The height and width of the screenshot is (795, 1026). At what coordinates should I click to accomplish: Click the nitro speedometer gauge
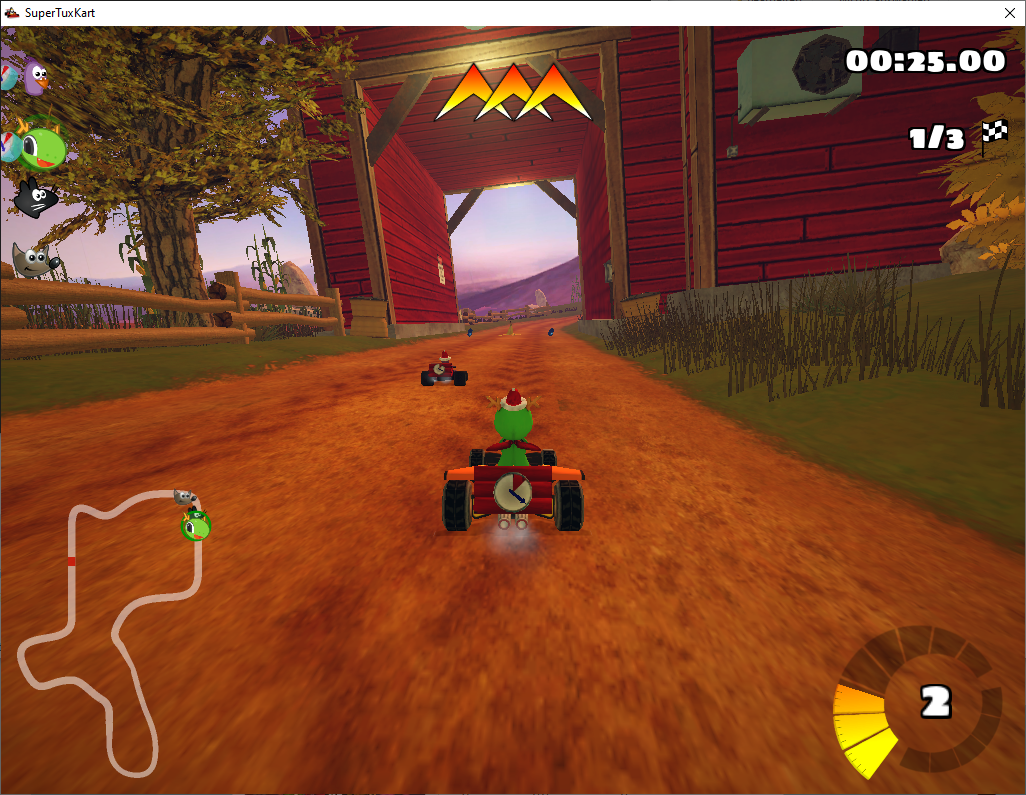point(915,703)
